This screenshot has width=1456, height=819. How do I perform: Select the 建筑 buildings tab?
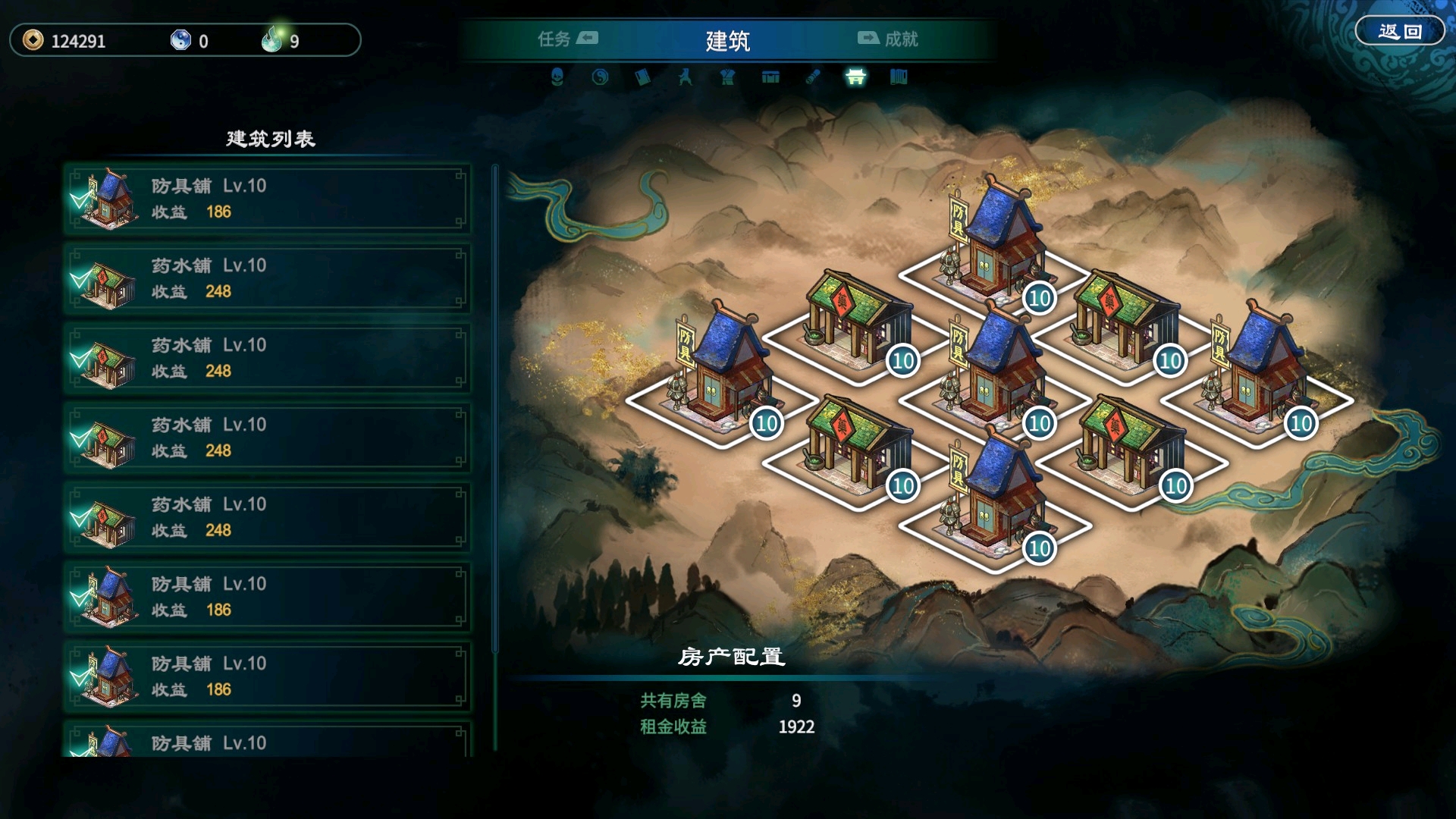727,40
